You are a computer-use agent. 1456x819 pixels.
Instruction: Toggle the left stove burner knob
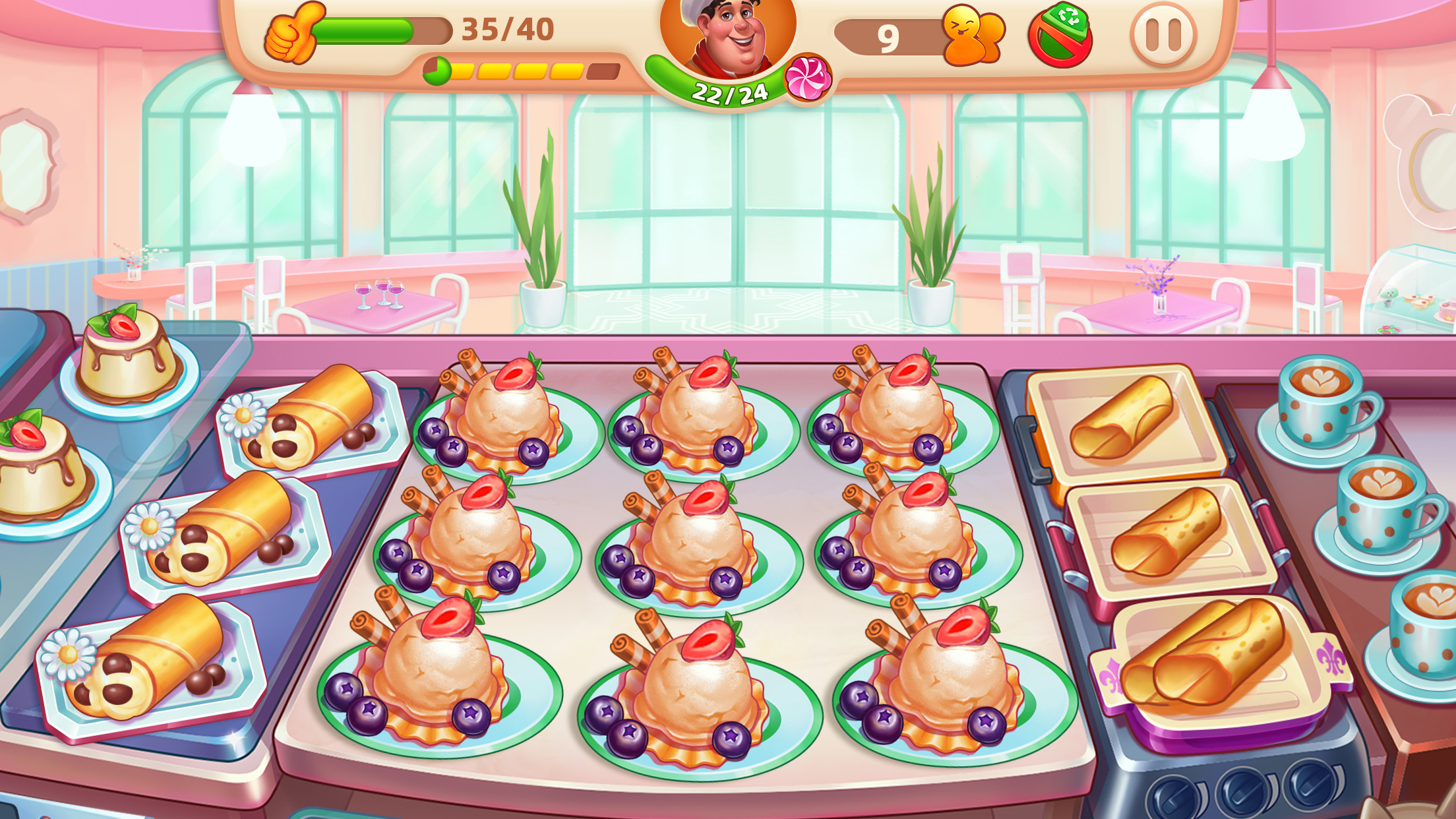pos(1176,797)
